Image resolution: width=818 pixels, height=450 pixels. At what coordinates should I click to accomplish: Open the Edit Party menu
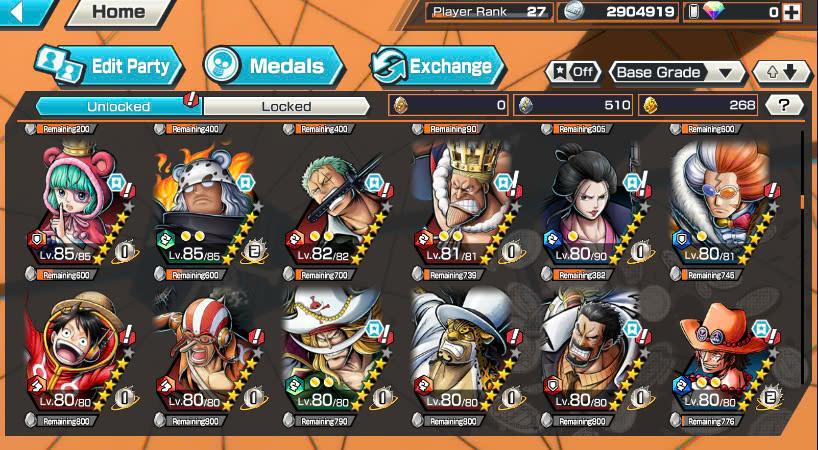point(108,67)
